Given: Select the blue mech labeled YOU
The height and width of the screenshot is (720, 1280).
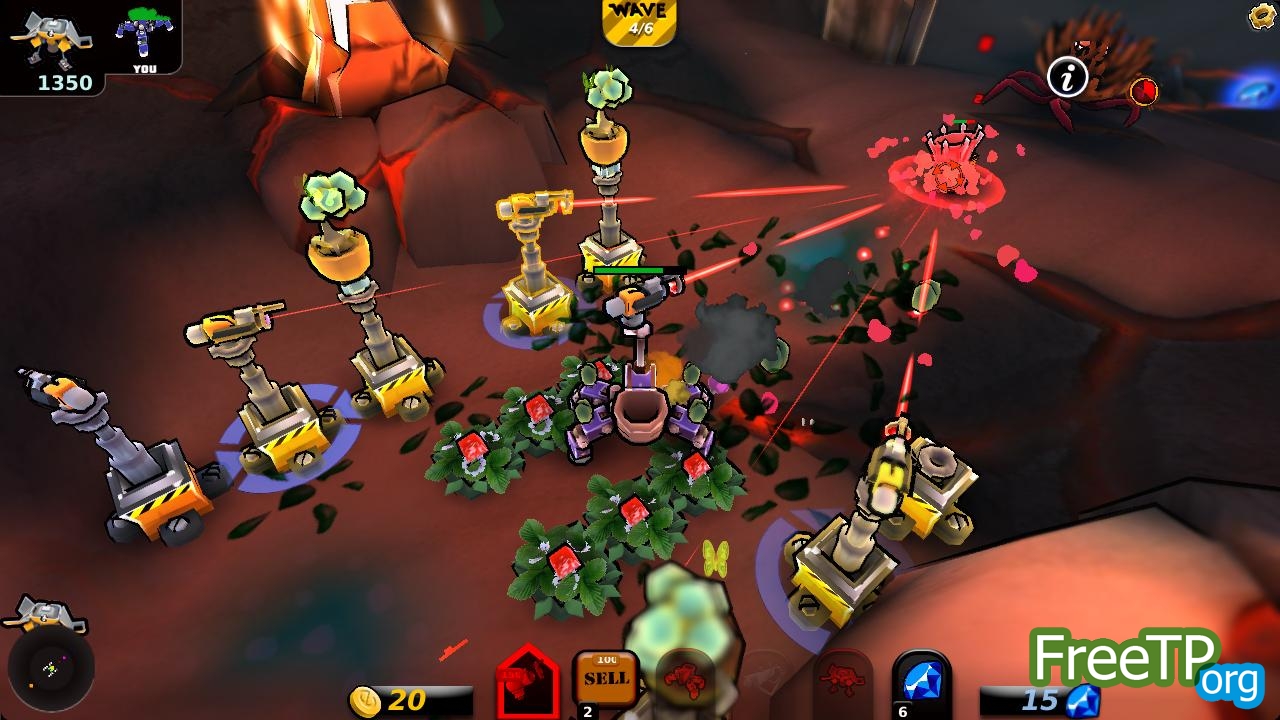Looking at the screenshot, I should [144, 36].
